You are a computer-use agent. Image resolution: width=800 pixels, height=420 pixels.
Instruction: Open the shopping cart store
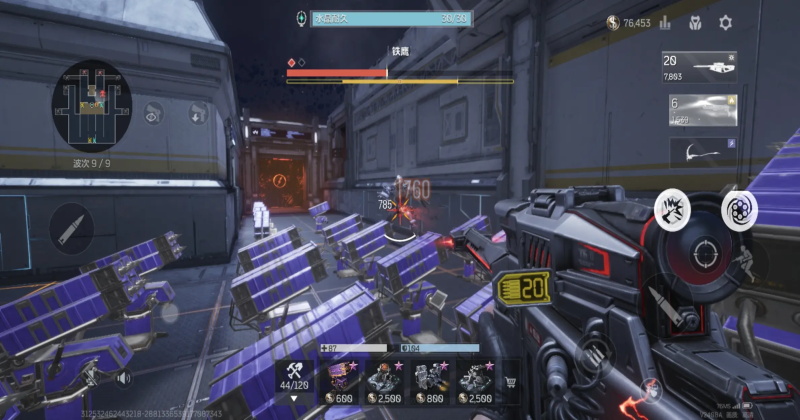[512, 381]
